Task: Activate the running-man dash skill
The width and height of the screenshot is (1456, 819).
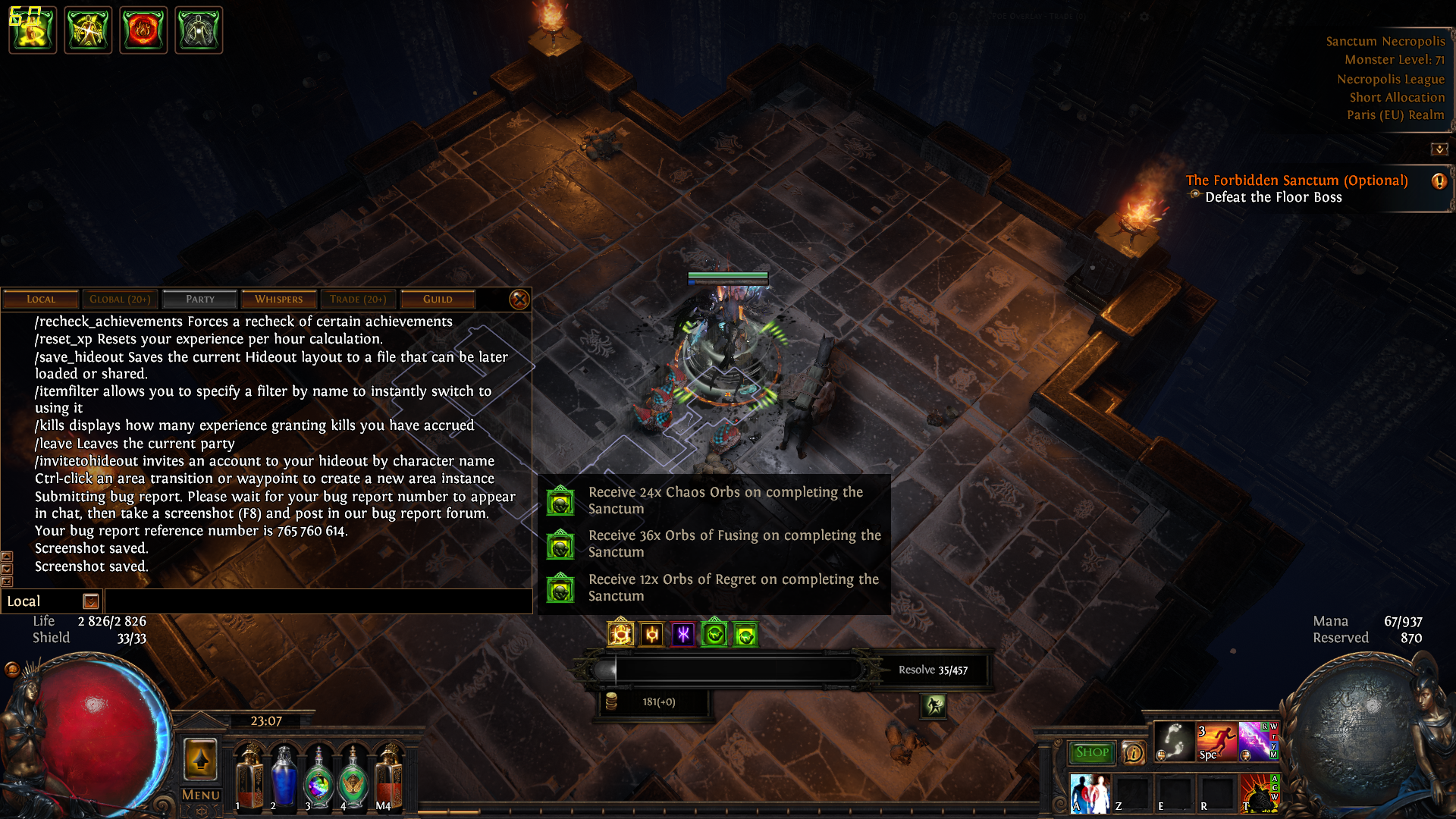Action: pyautogui.click(x=1216, y=741)
